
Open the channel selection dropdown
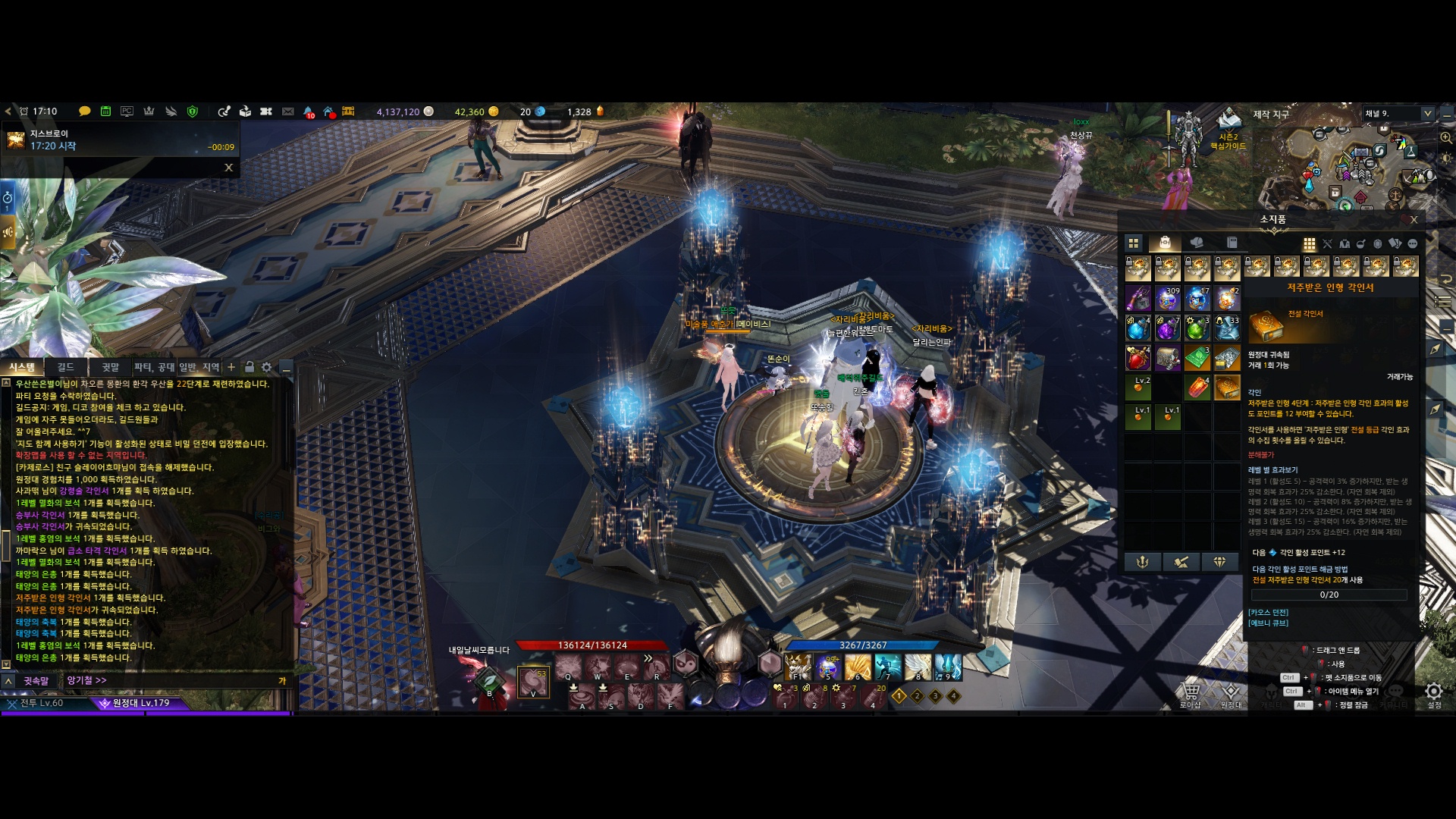coord(1427,114)
